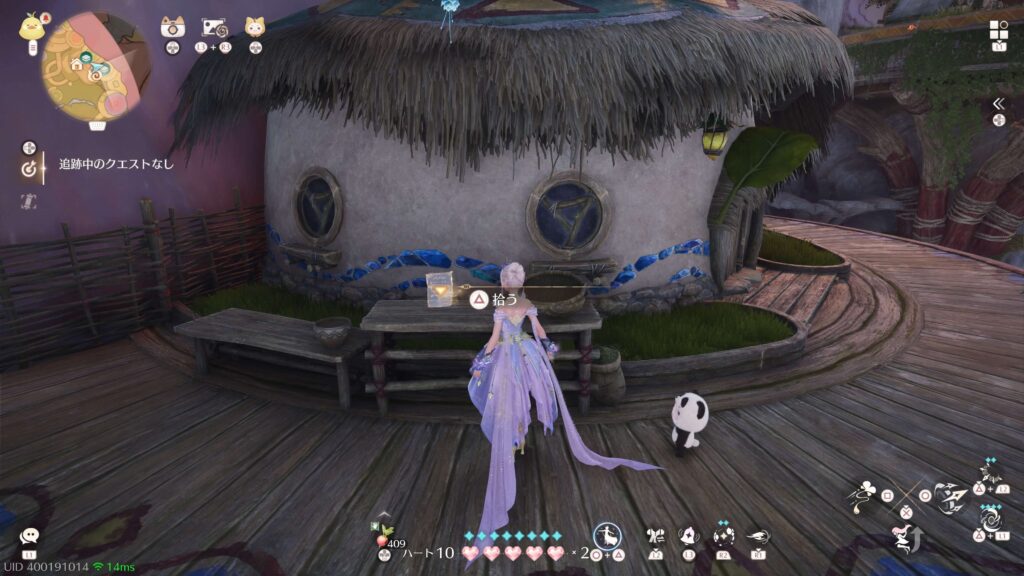The height and width of the screenshot is (576, 1024).
Task: Open the chat speech bubble icon
Action: [x=29, y=536]
